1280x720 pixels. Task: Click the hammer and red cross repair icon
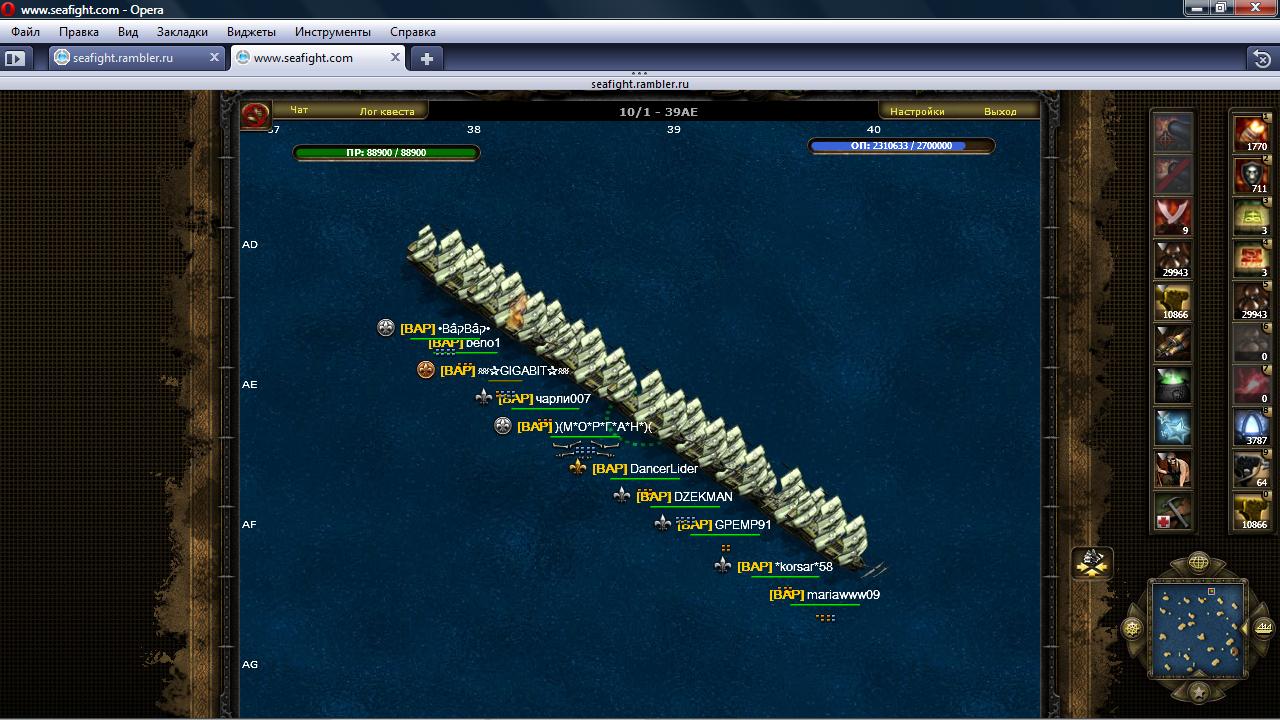pyautogui.click(x=1173, y=511)
